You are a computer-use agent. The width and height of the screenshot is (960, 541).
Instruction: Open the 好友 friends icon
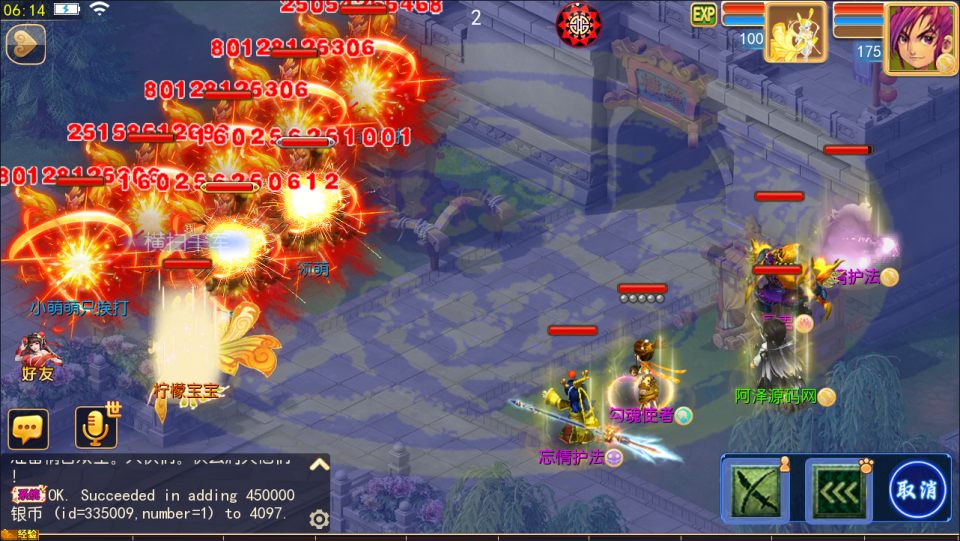38,358
